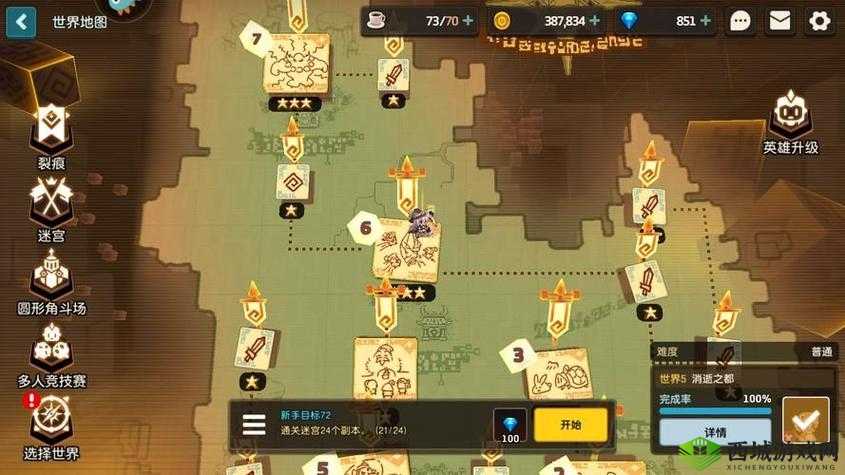
Task: Buy more gold with the plus button
Action: click(595, 21)
